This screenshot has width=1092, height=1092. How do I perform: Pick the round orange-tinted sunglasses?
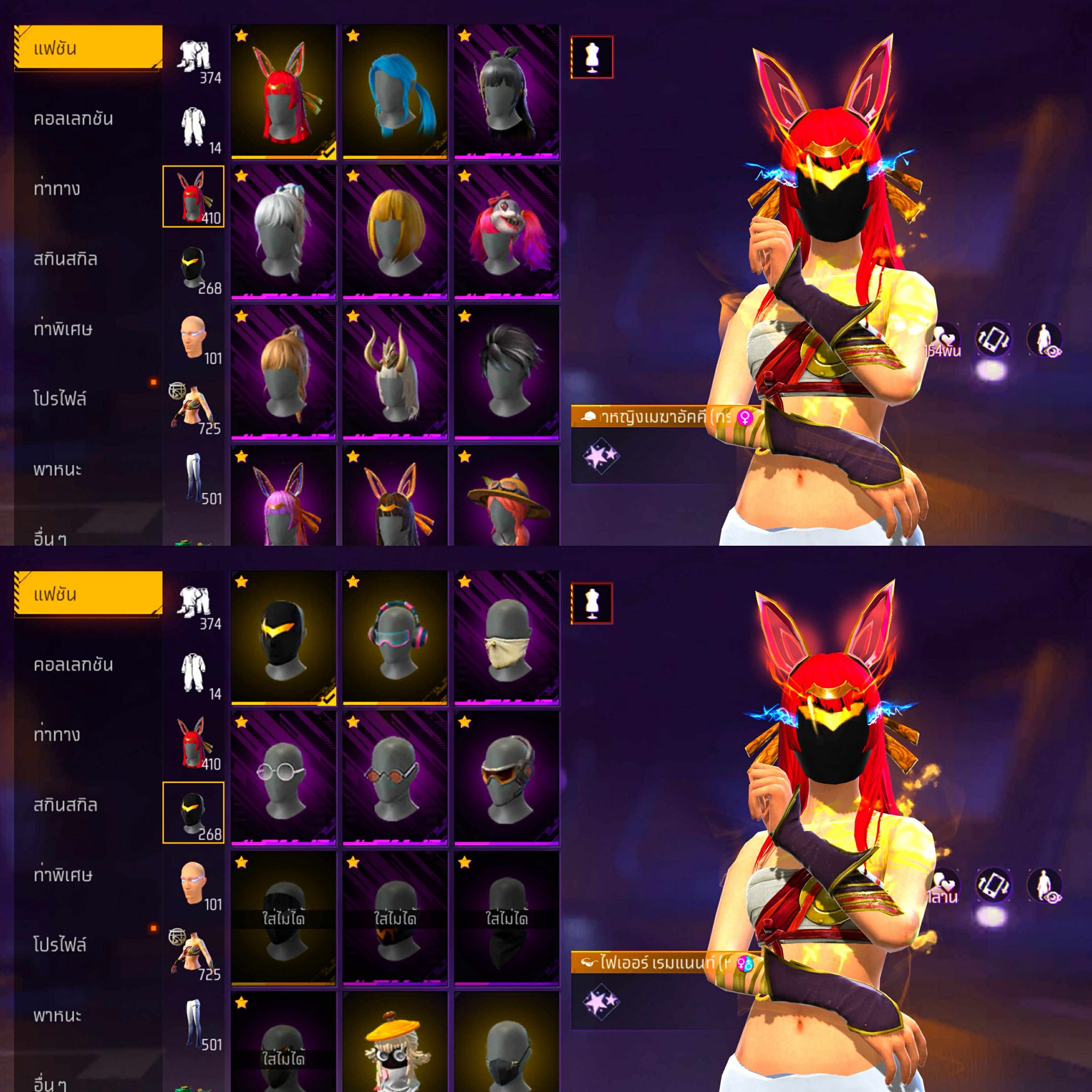[395, 779]
